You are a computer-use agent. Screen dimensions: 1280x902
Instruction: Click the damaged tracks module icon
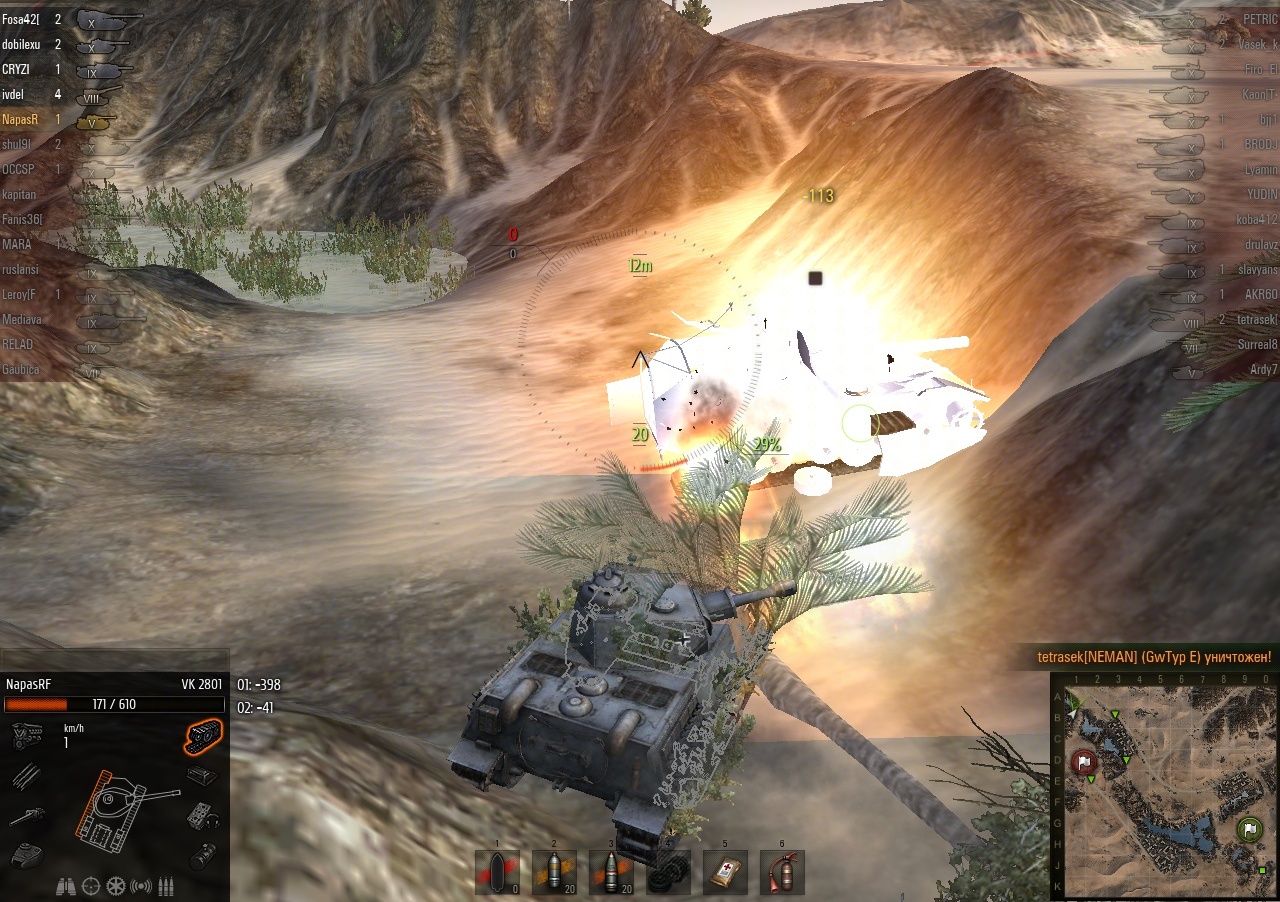pos(203,737)
